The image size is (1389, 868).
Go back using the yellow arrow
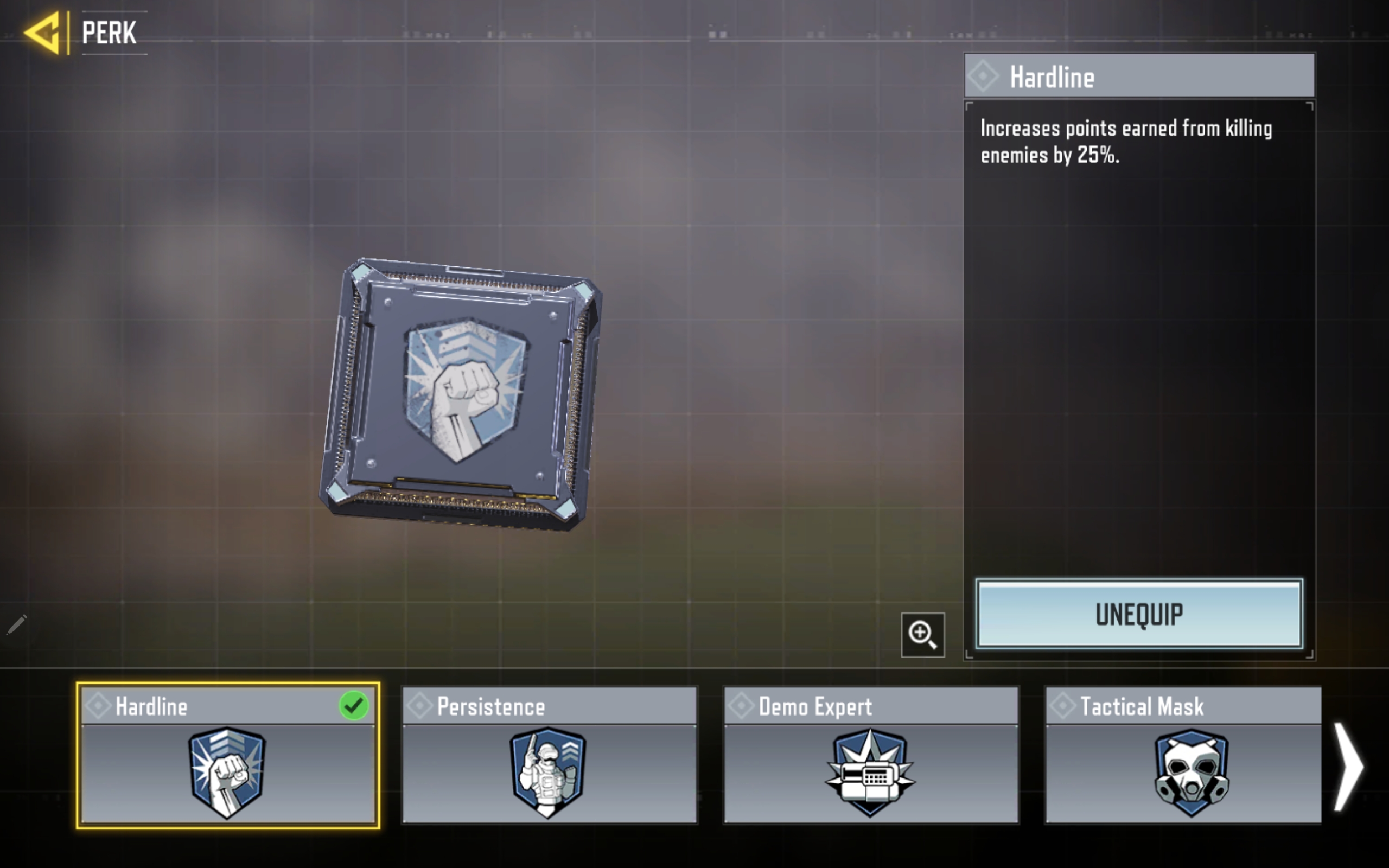43,33
